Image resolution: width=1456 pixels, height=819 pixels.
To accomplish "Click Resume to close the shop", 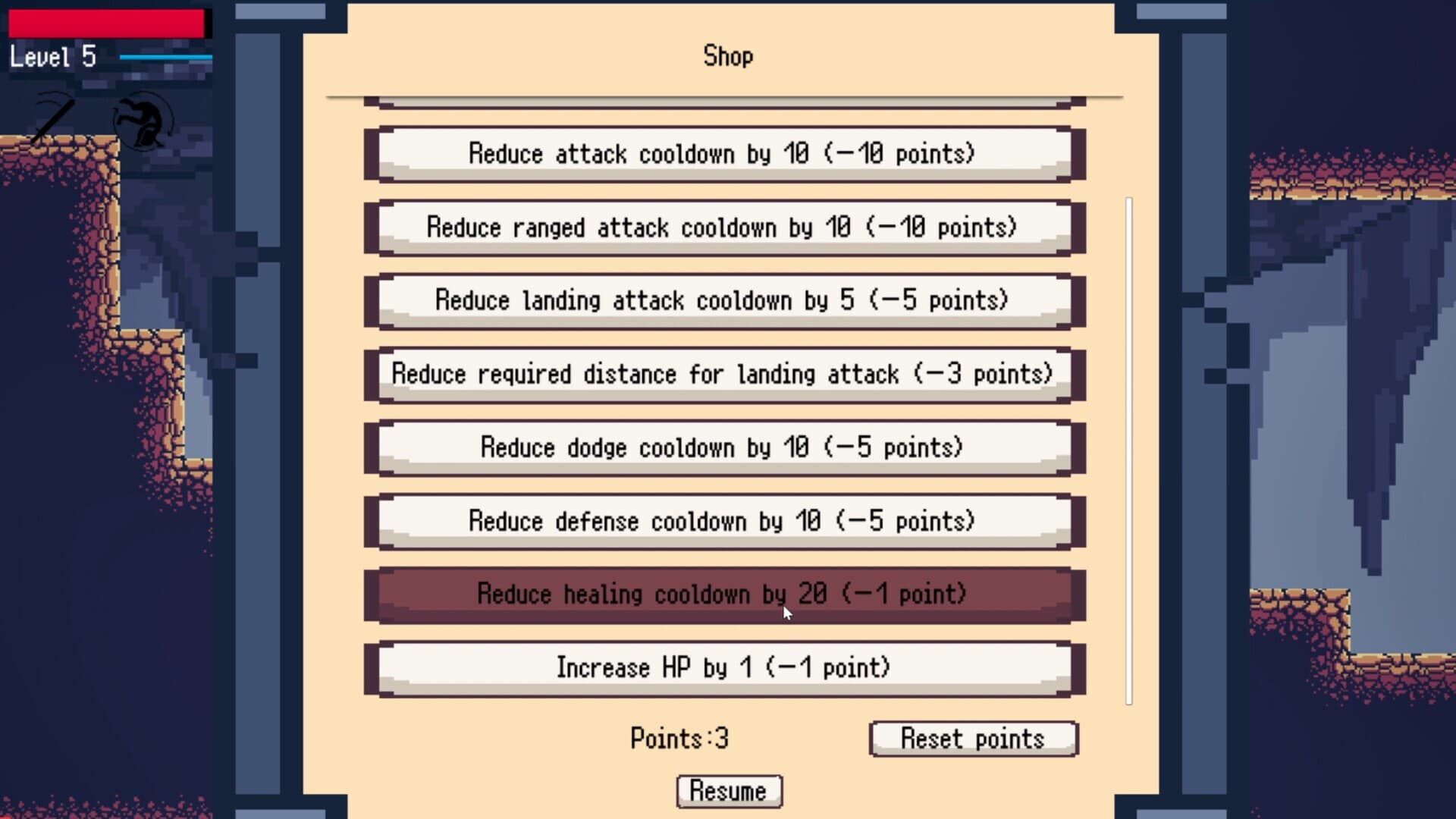I will (729, 791).
